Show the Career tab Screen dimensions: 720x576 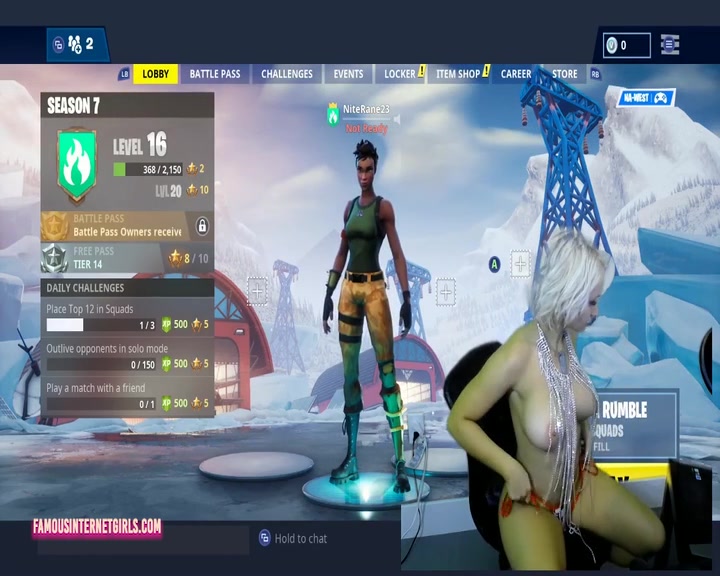(516, 74)
